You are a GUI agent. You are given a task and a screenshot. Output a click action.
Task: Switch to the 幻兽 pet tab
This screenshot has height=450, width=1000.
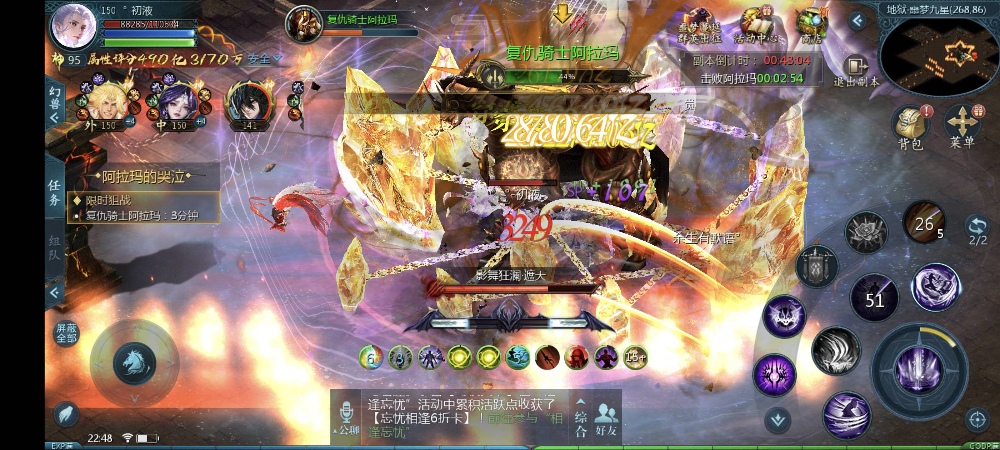[55, 98]
